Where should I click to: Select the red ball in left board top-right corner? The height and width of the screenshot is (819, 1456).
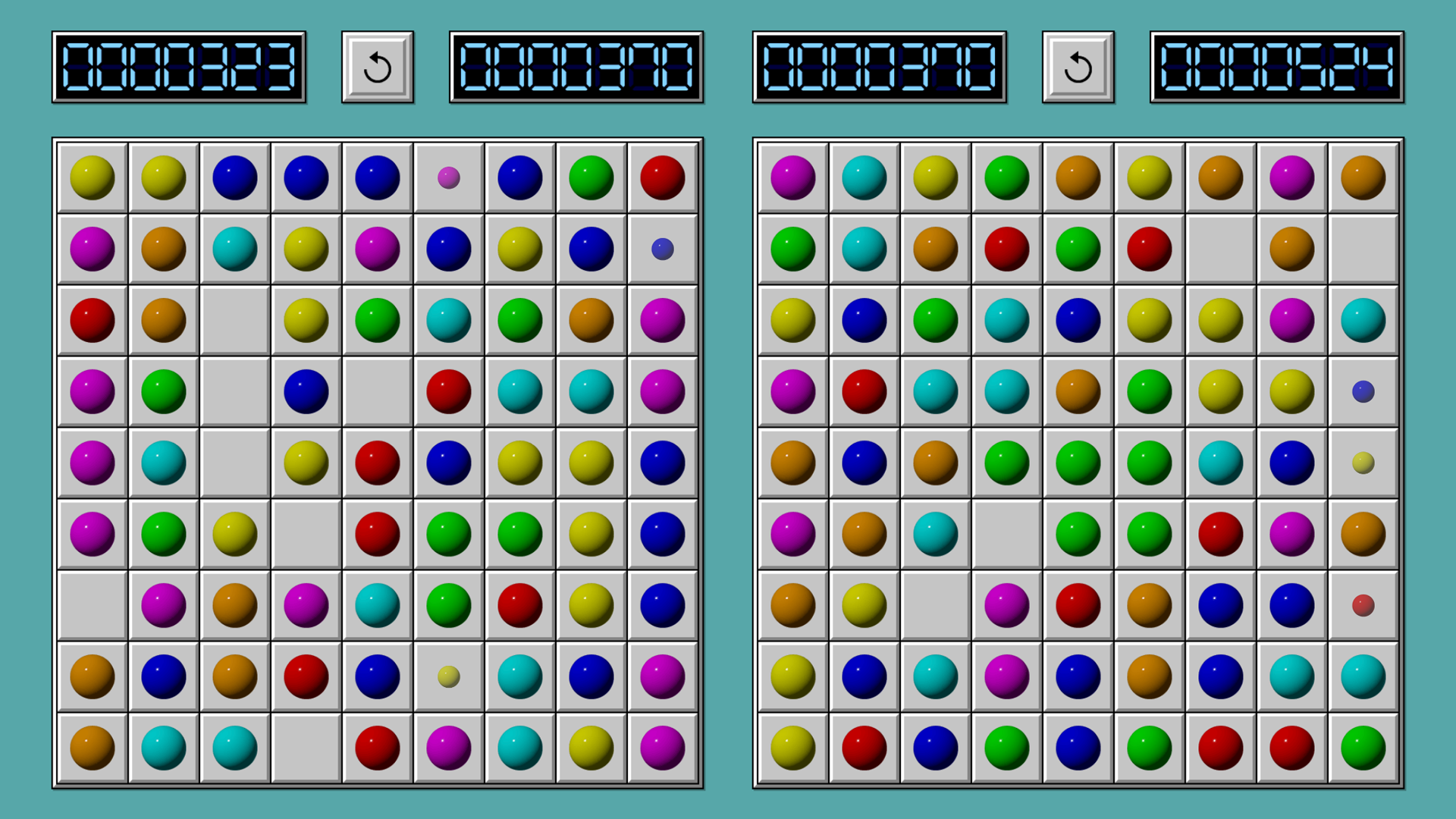point(661,176)
